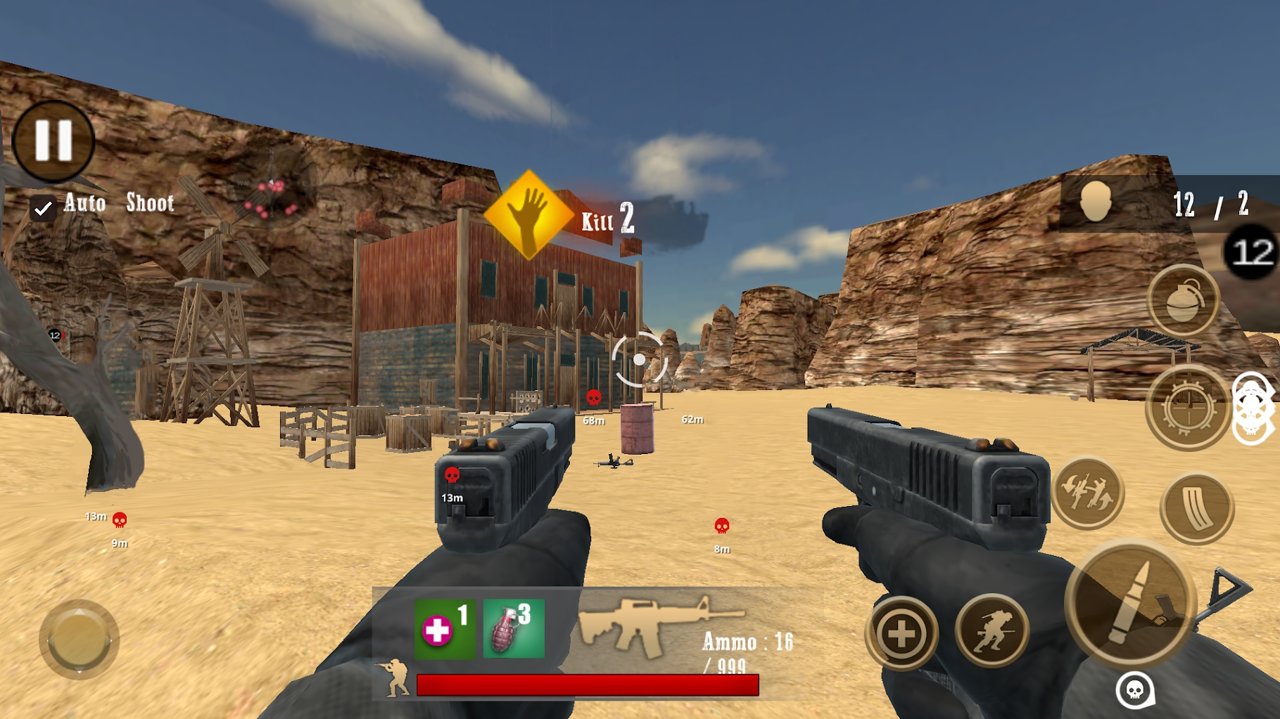The height and width of the screenshot is (719, 1280).
Task: Pause the game
Action: (x=53, y=141)
